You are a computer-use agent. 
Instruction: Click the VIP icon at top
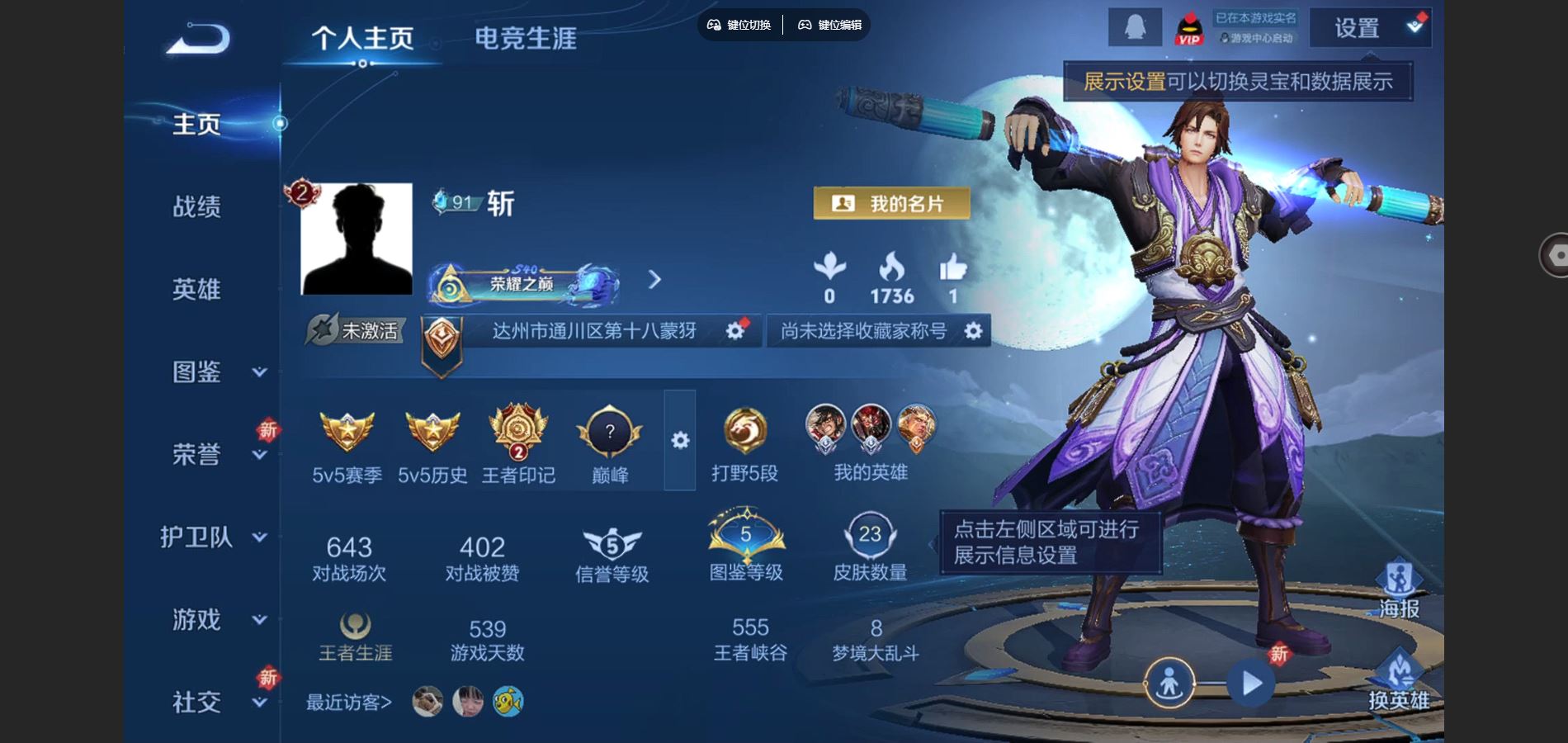(1189, 27)
